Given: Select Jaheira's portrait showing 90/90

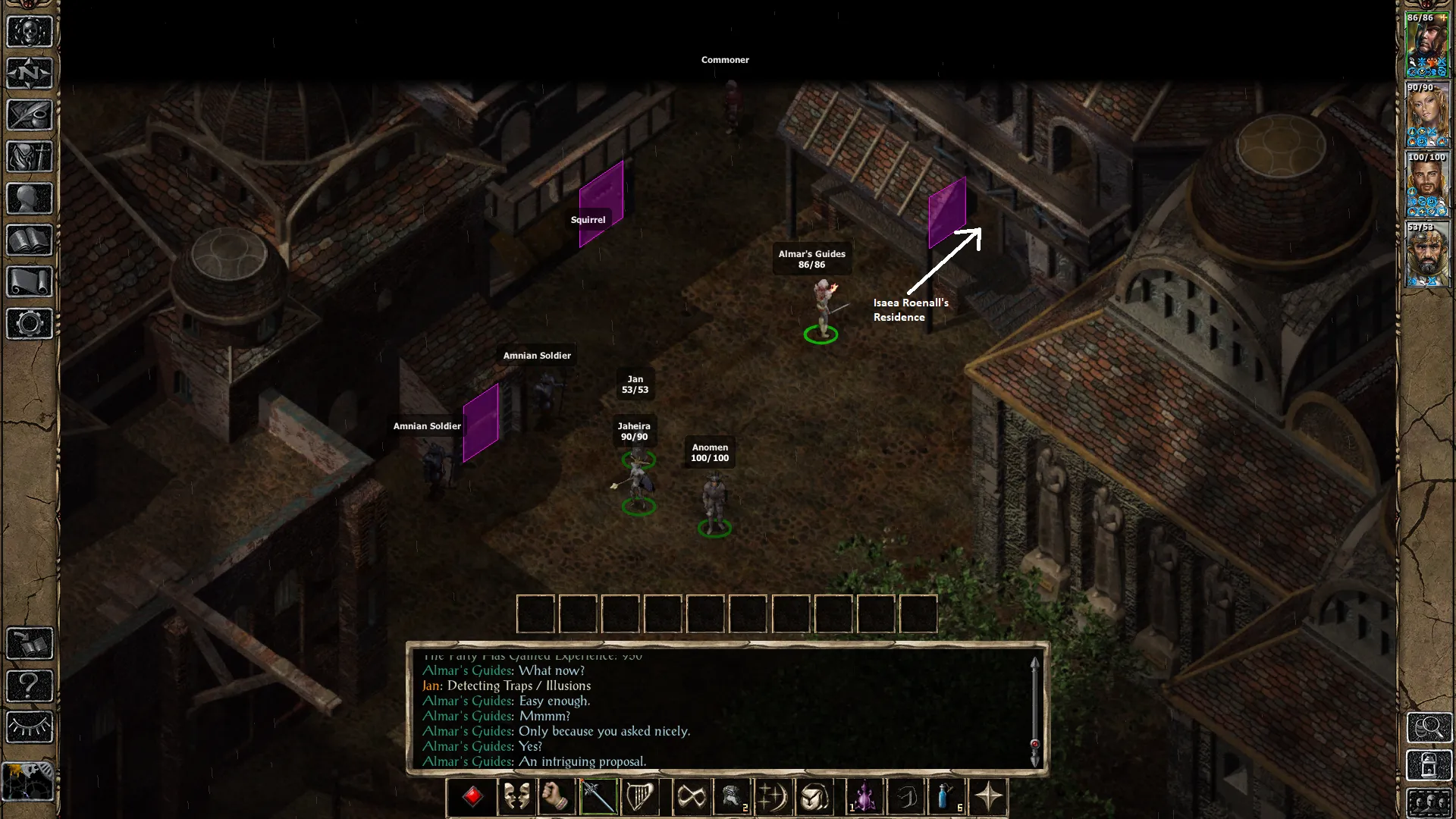Looking at the screenshot, I should 1427,115.
